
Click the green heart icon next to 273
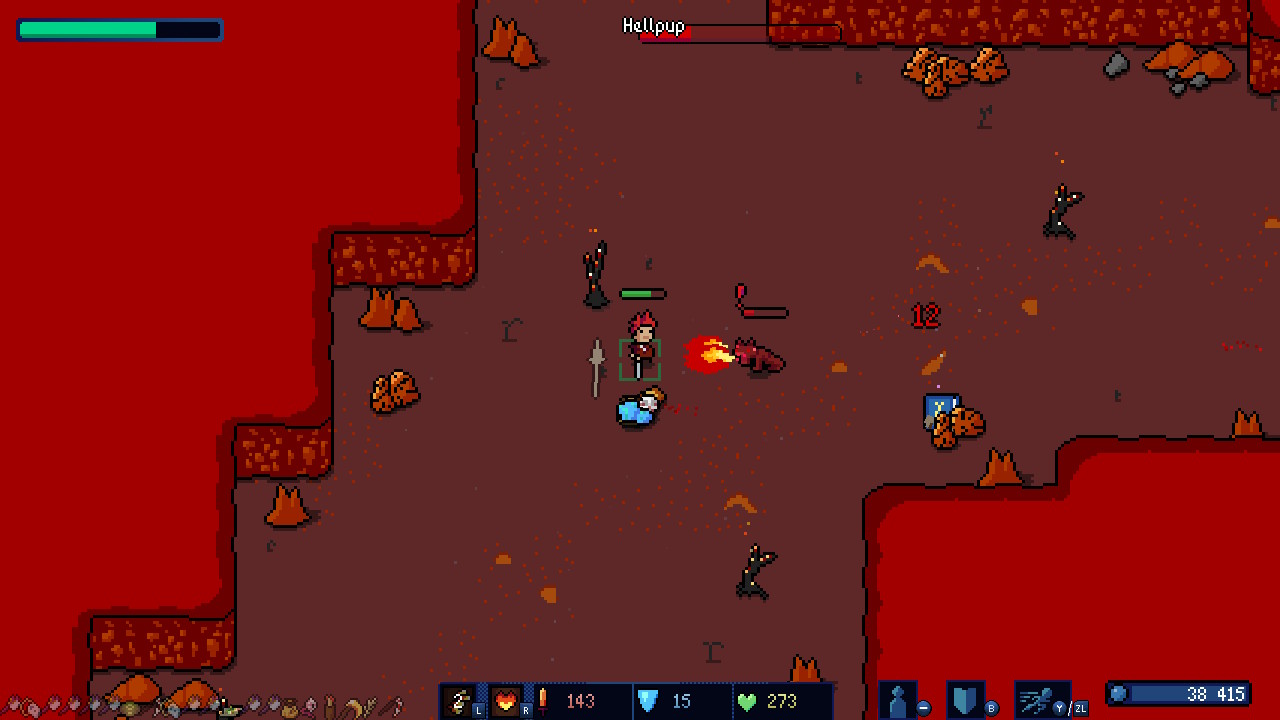tap(748, 700)
